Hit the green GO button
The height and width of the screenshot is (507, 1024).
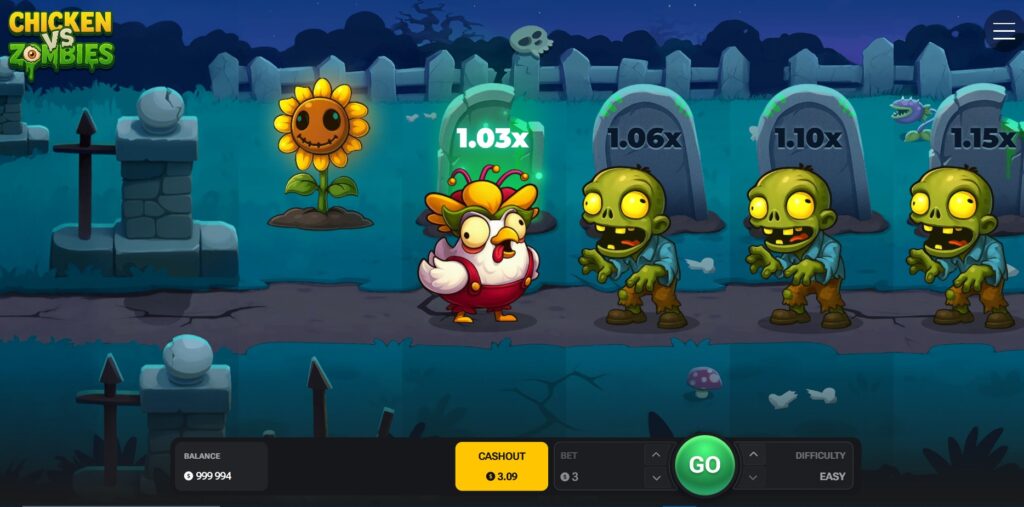point(704,465)
